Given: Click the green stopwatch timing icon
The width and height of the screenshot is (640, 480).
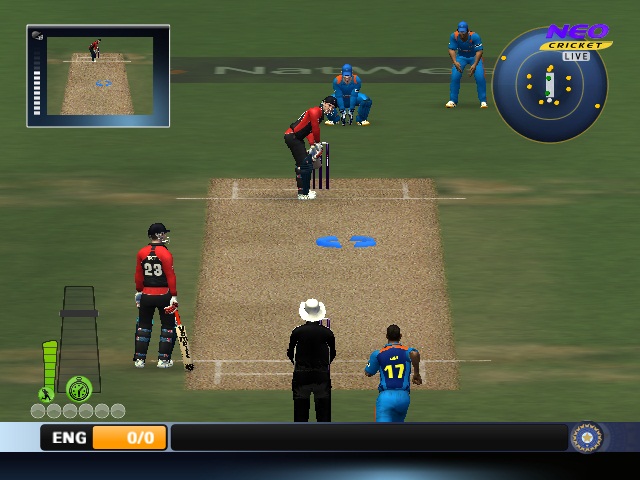Looking at the screenshot, I should pyautogui.click(x=79, y=388).
